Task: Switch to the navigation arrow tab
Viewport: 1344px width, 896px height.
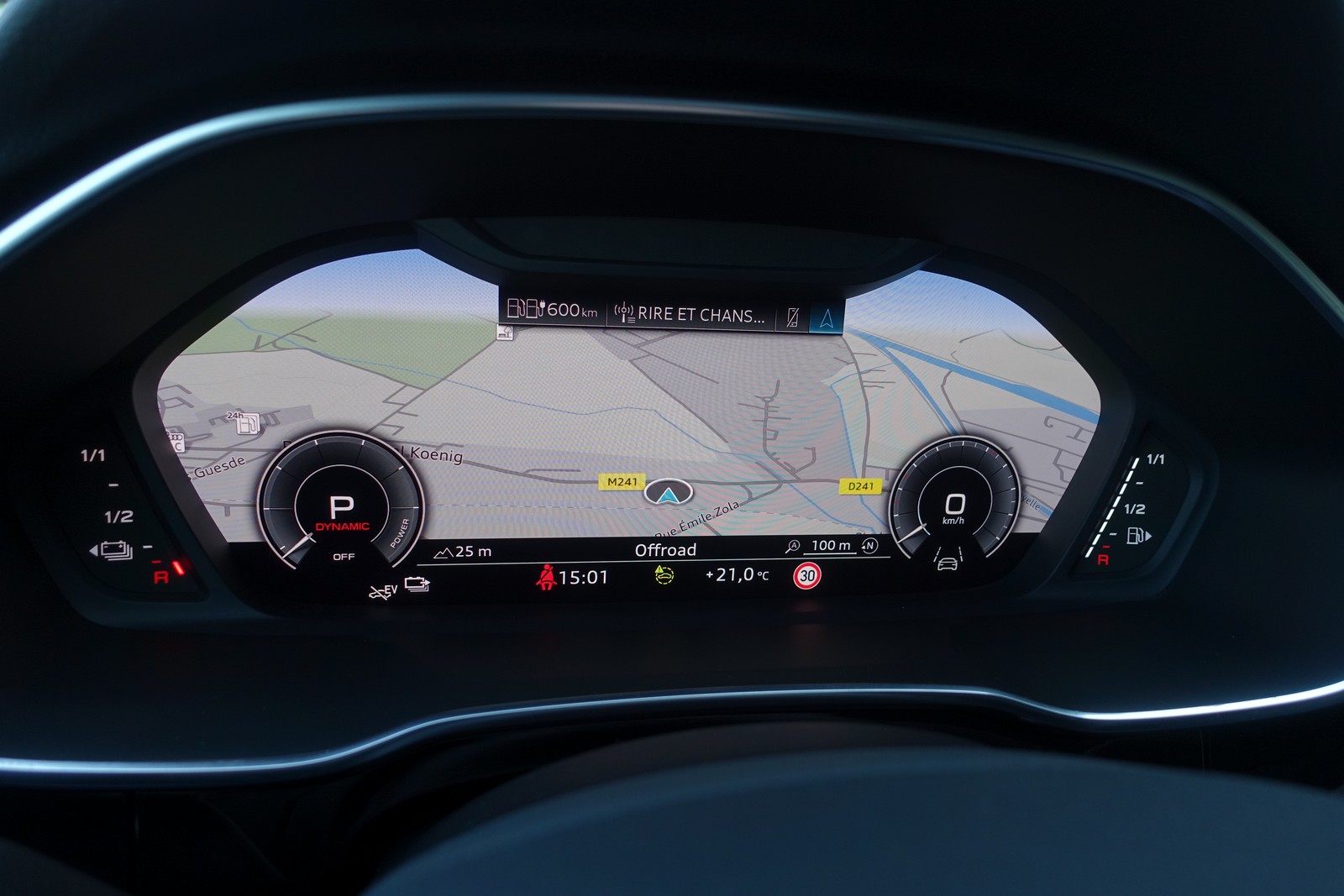Action: (x=827, y=317)
